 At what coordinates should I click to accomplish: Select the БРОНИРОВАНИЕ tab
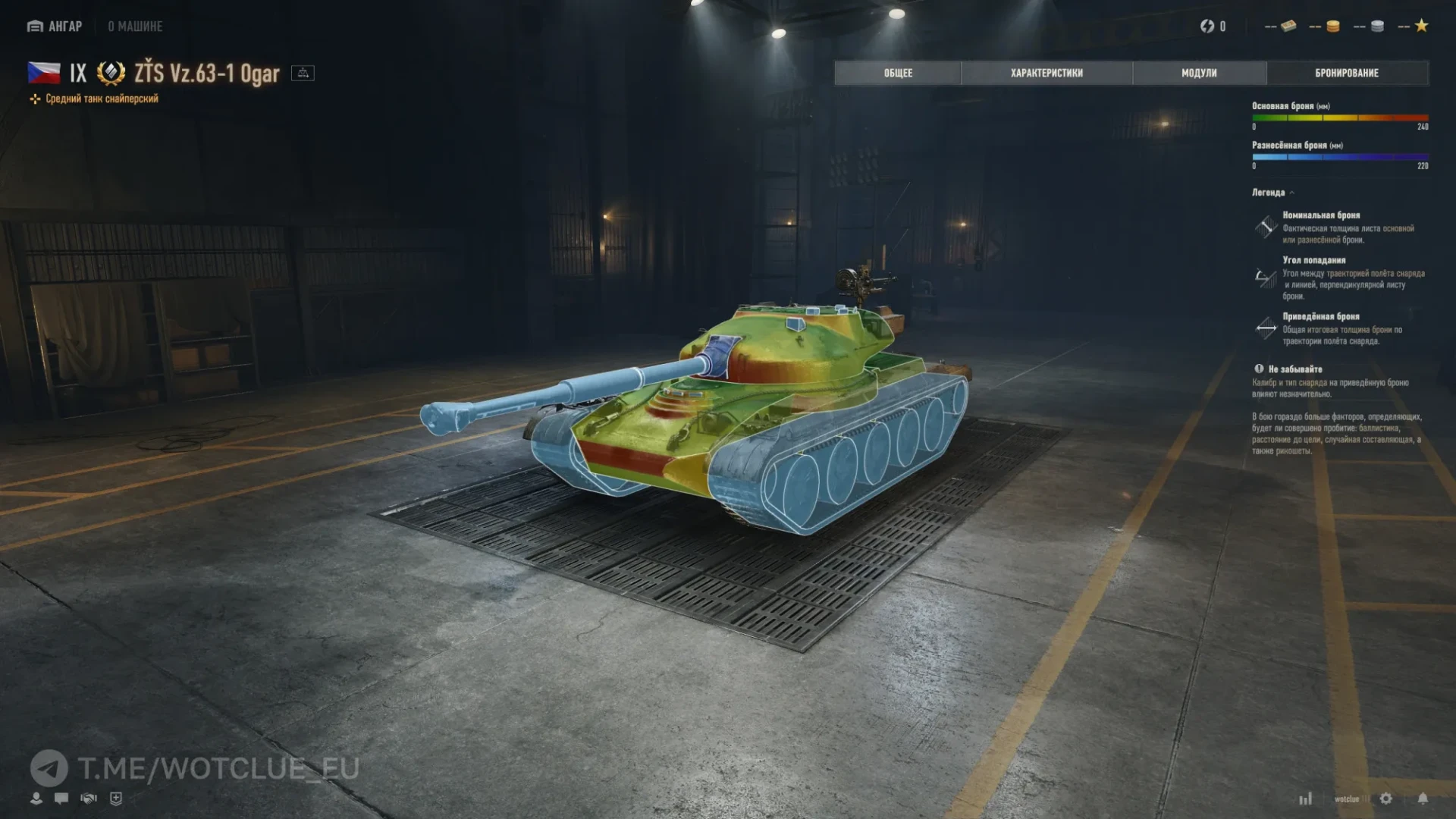pyautogui.click(x=1347, y=73)
